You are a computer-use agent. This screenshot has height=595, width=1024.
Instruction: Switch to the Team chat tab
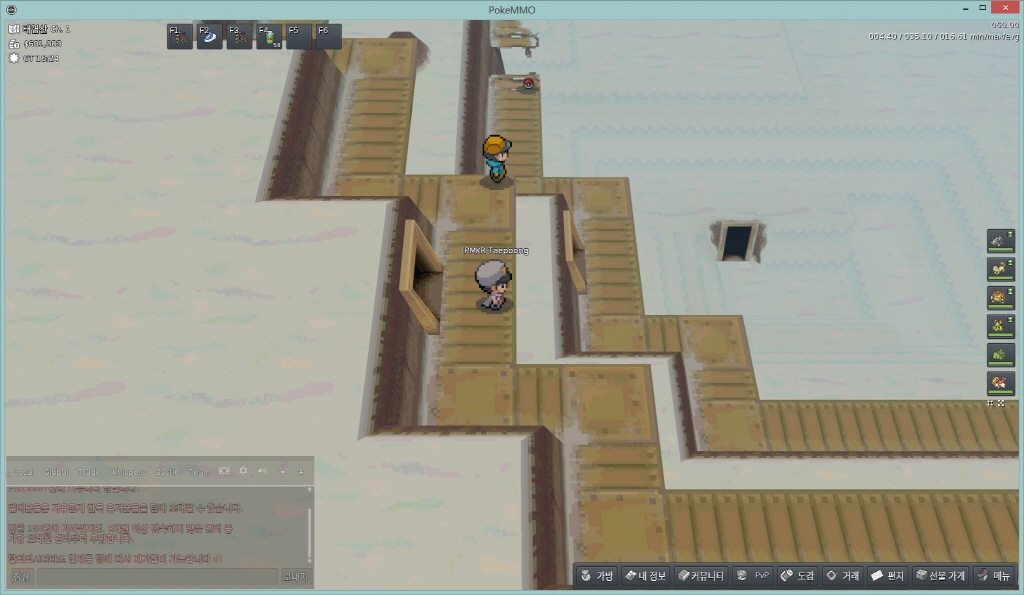click(x=199, y=471)
